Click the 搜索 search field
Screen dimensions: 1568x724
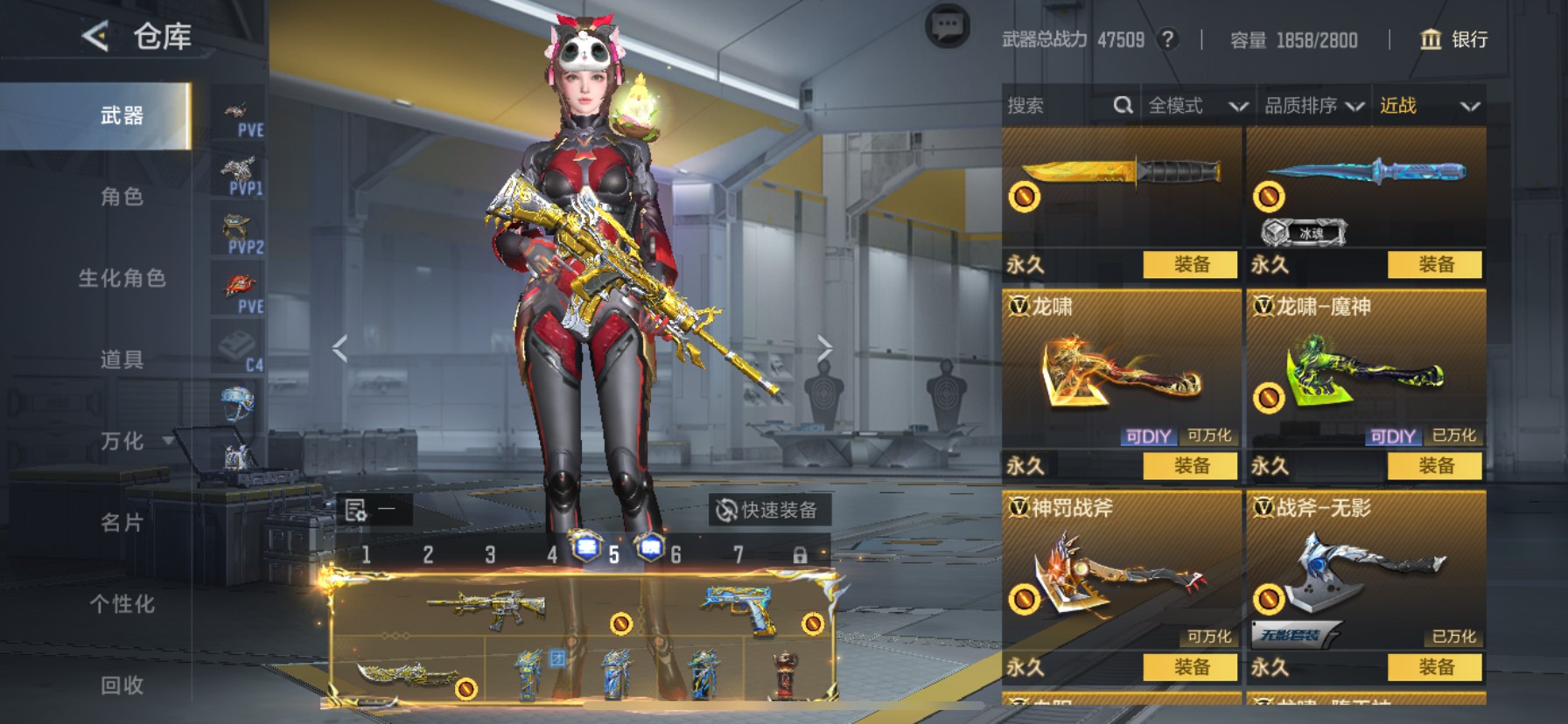tap(1059, 106)
